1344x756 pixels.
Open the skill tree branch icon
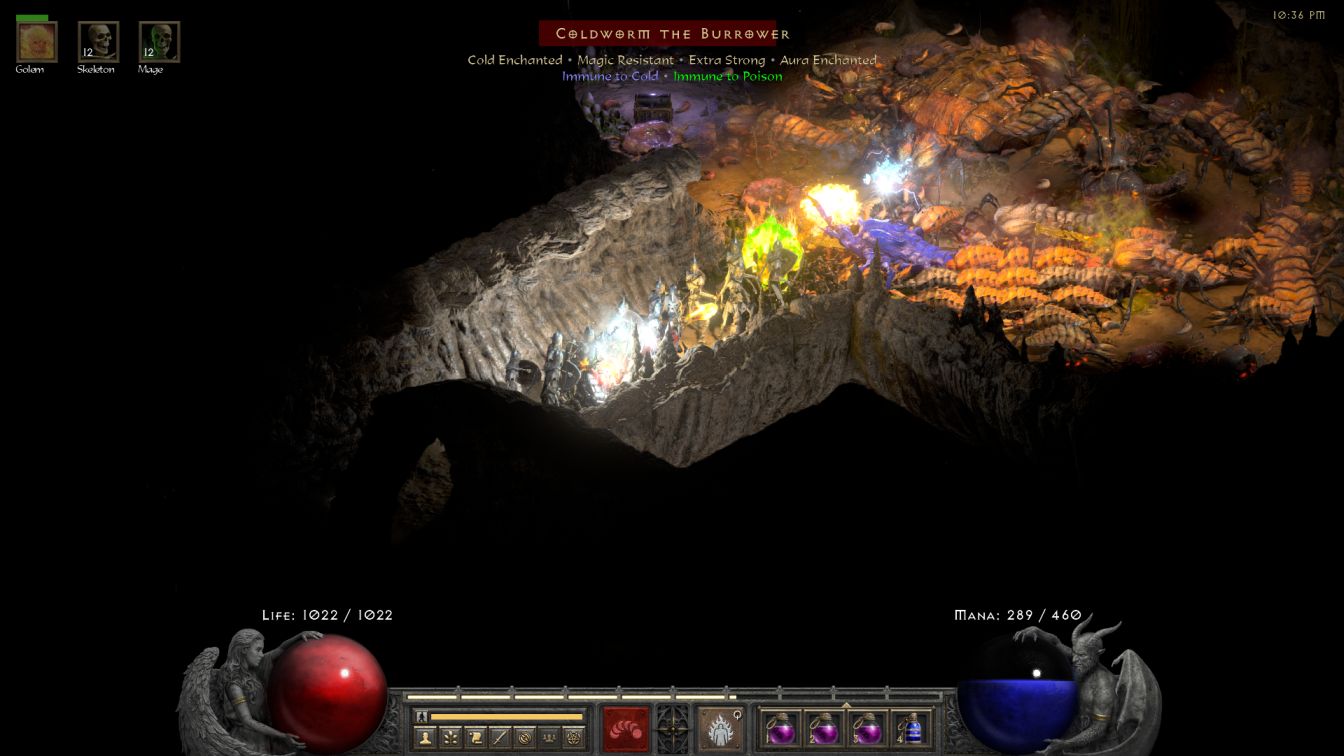coord(451,738)
